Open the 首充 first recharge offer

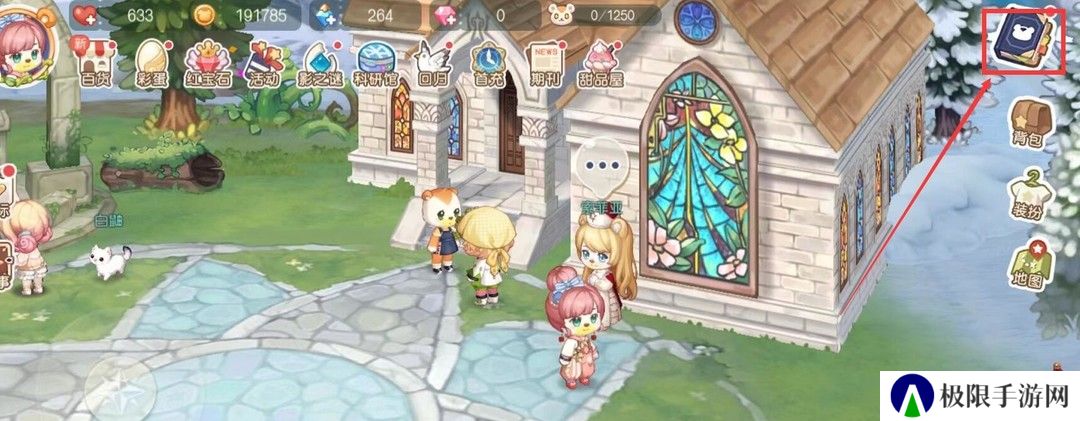coord(489,62)
